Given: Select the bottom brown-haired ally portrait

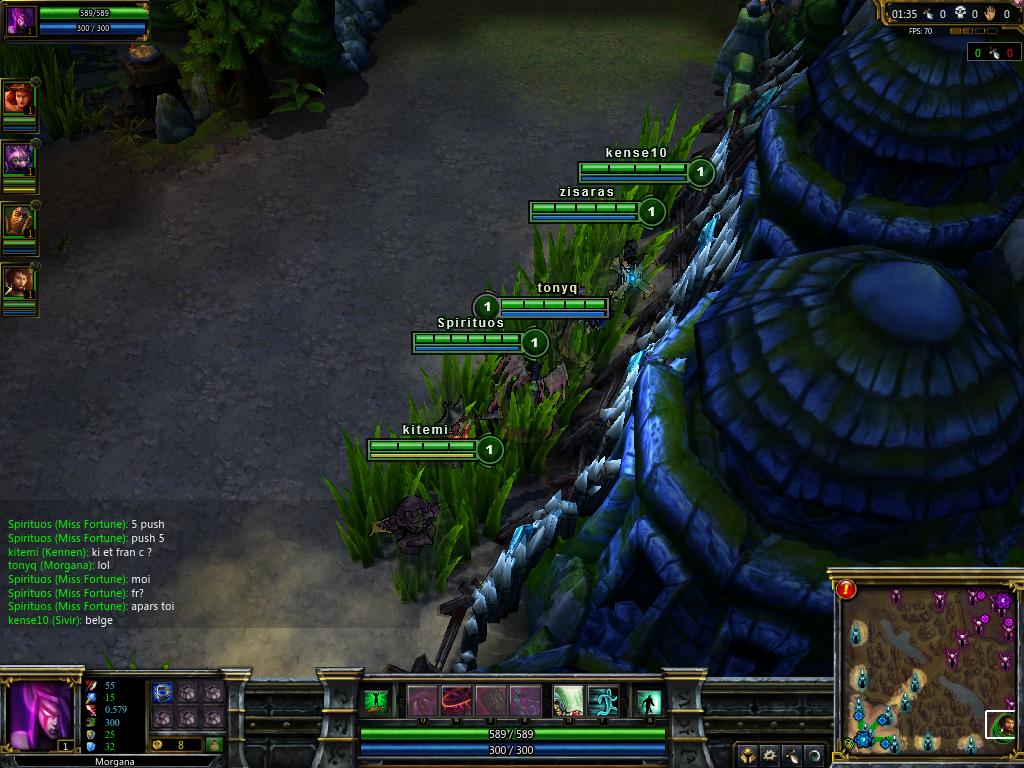Looking at the screenshot, I should pyautogui.click(x=18, y=283).
